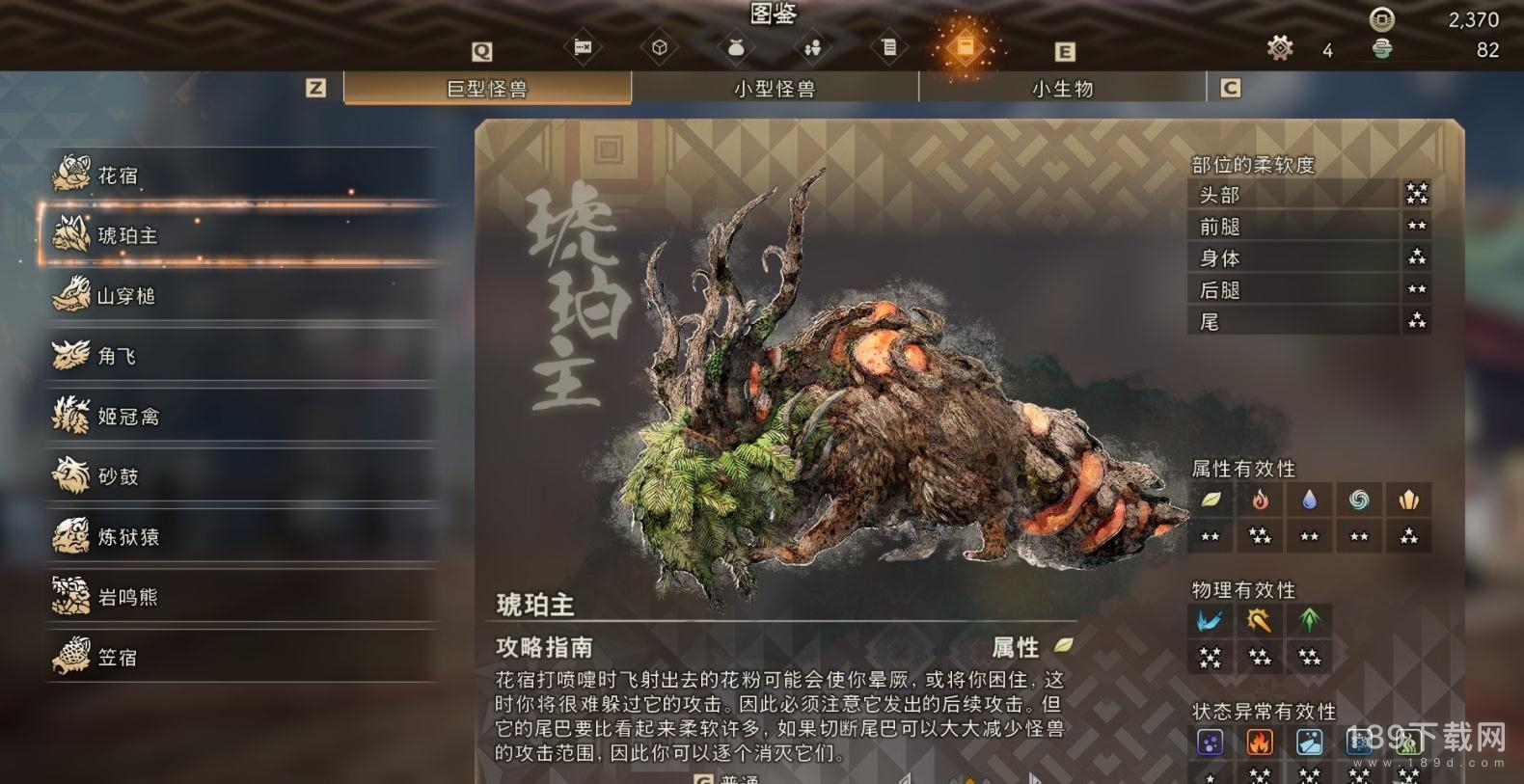Open the two-people menu icon
Viewport: 1524px width, 784px height.
[812, 47]
